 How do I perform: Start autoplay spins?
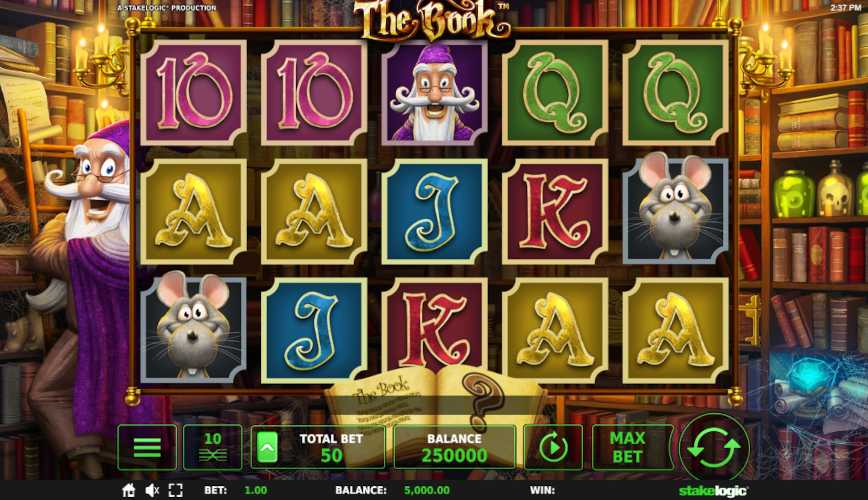click(x=553, y=447)
